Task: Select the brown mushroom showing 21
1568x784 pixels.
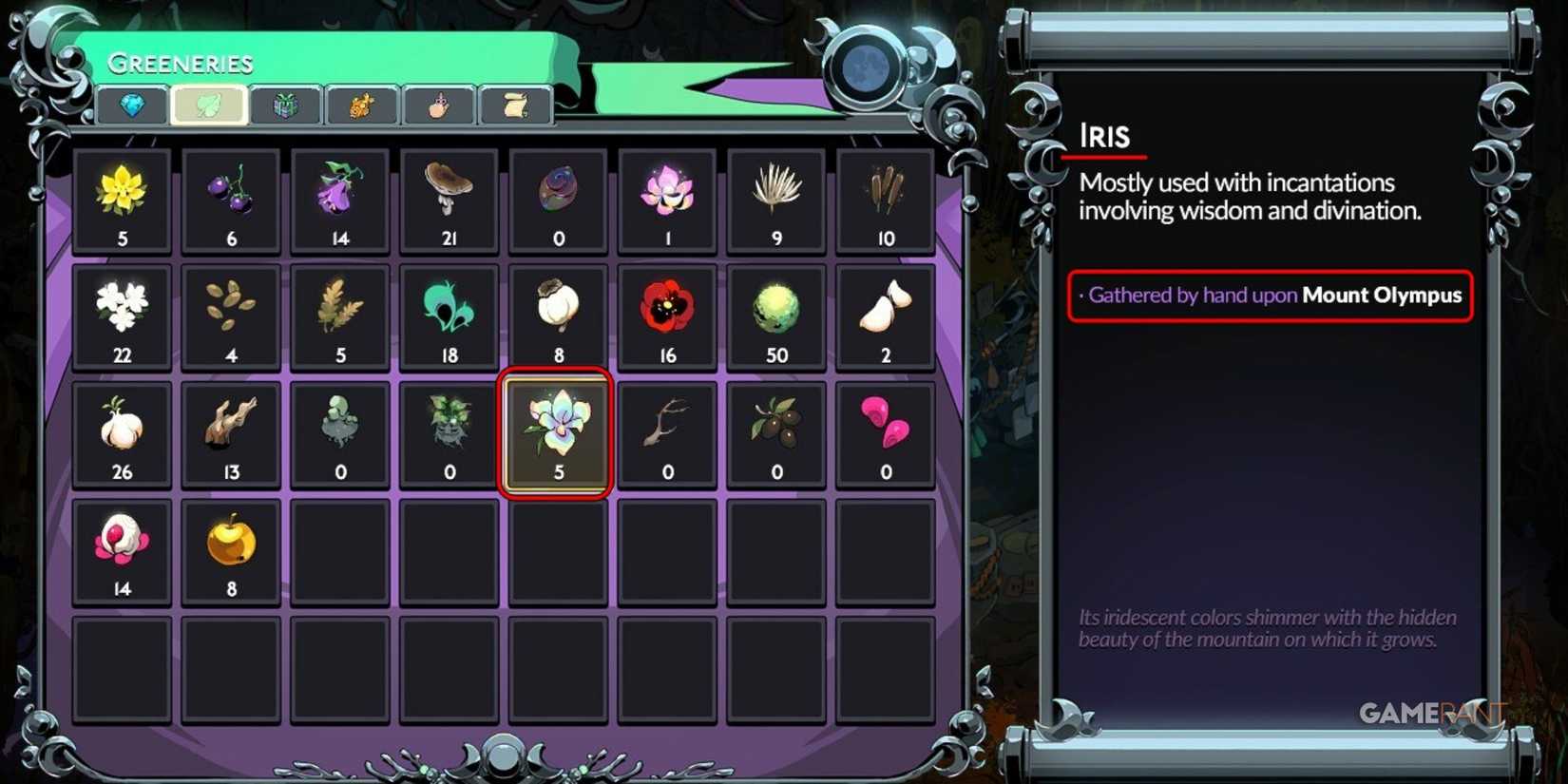Action: pyautogui.click(x=449, y=195)
